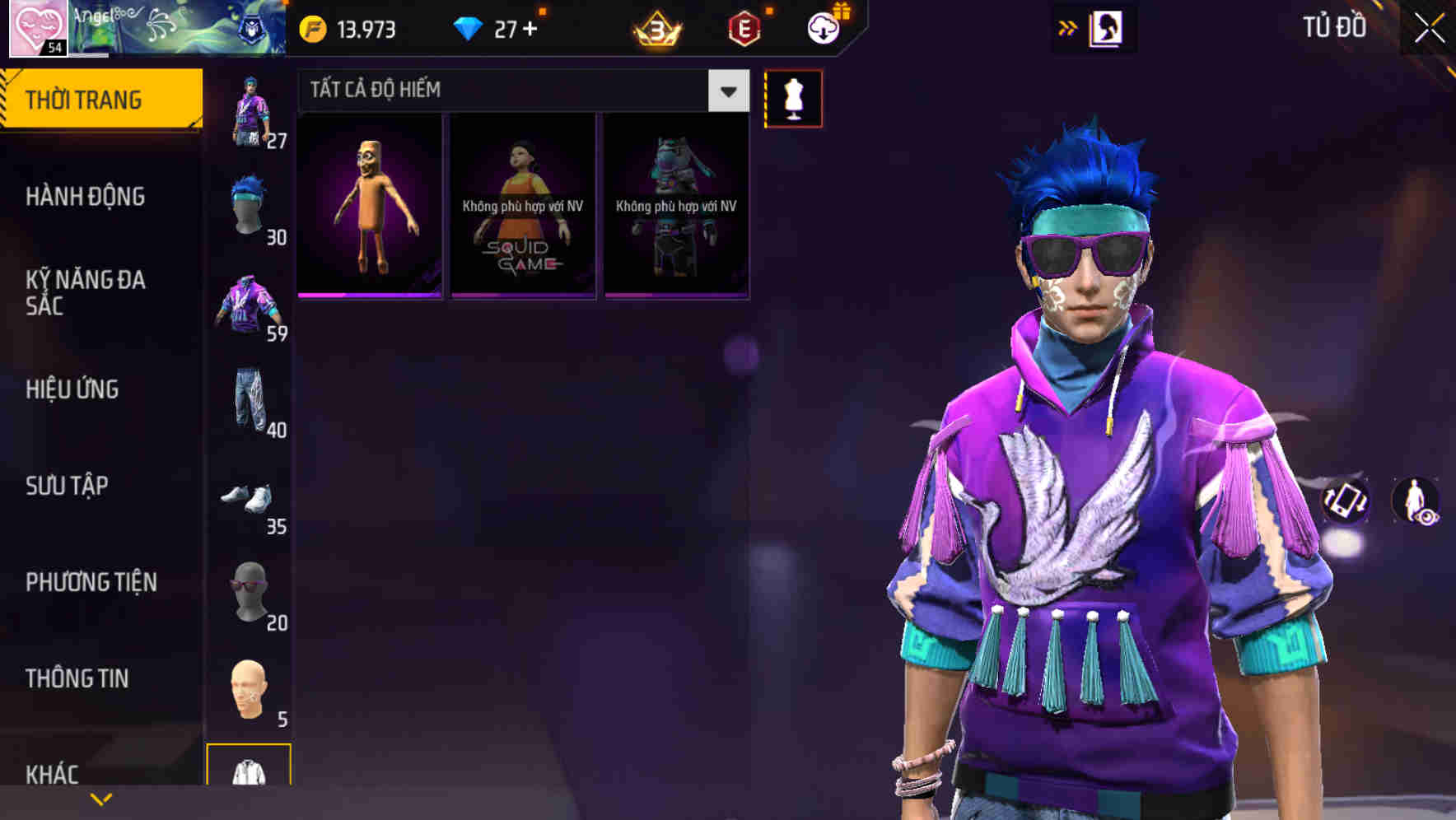Collapse the rarity filter with its arrow
Viewport: 1456px width, 820px height.
(726, 91)
